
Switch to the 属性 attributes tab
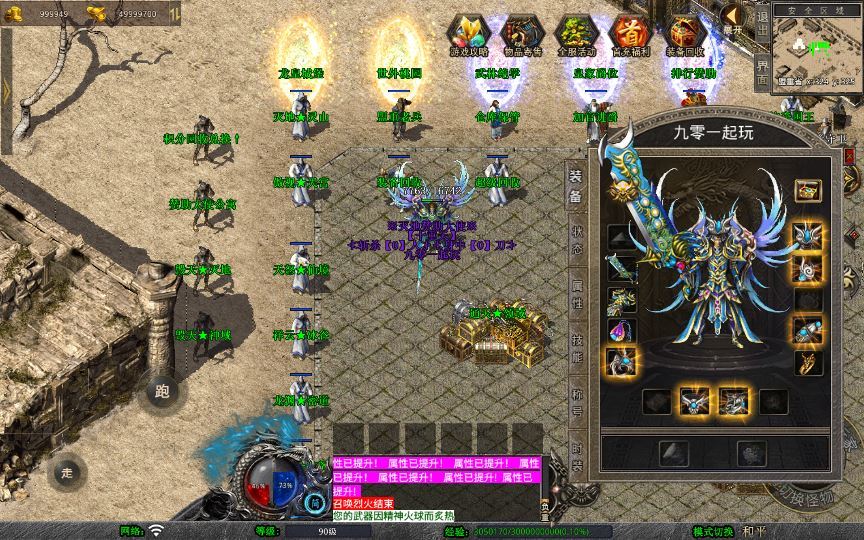pos(577,293)
